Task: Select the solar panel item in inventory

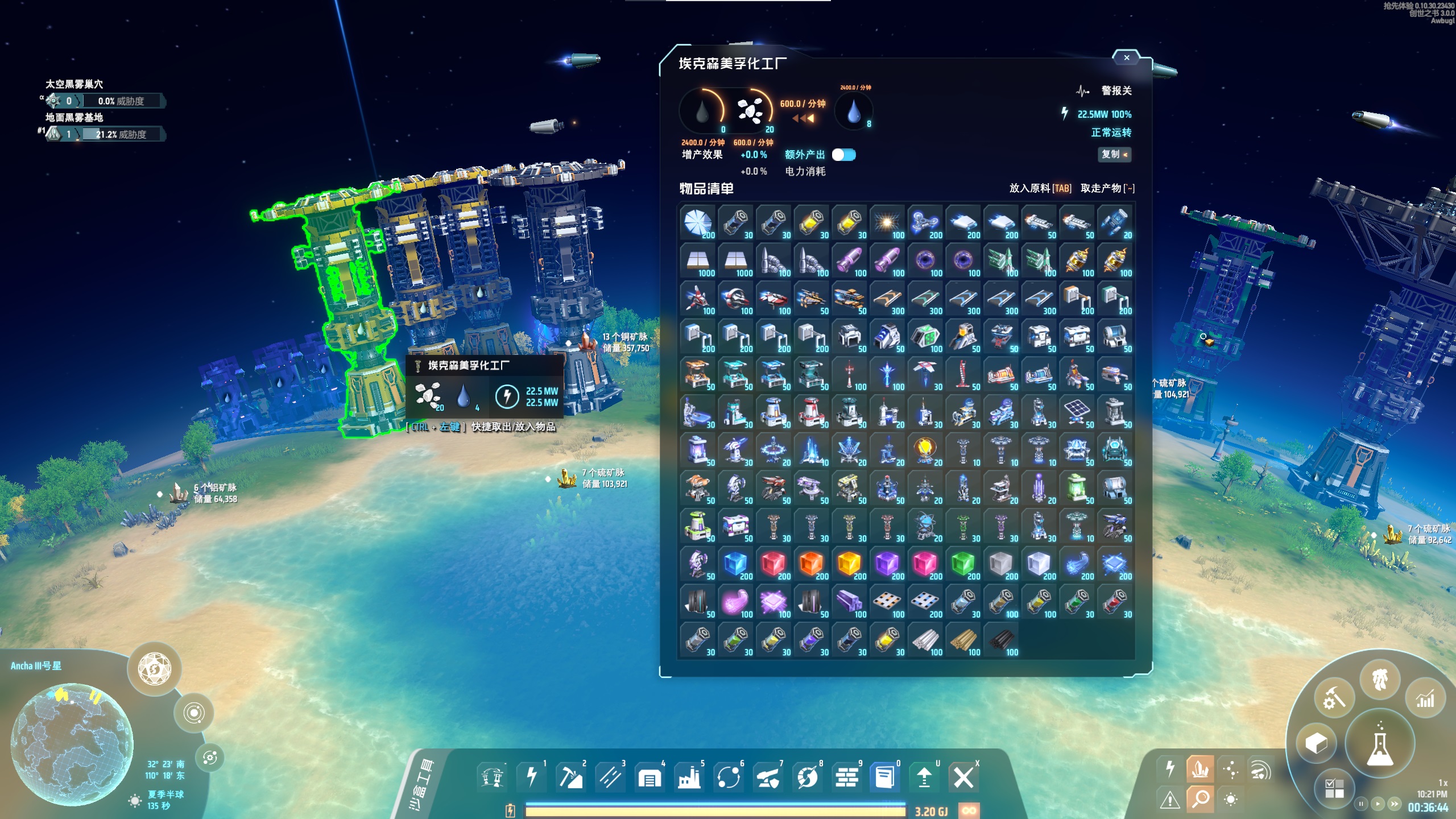Action: [1077, 412]
